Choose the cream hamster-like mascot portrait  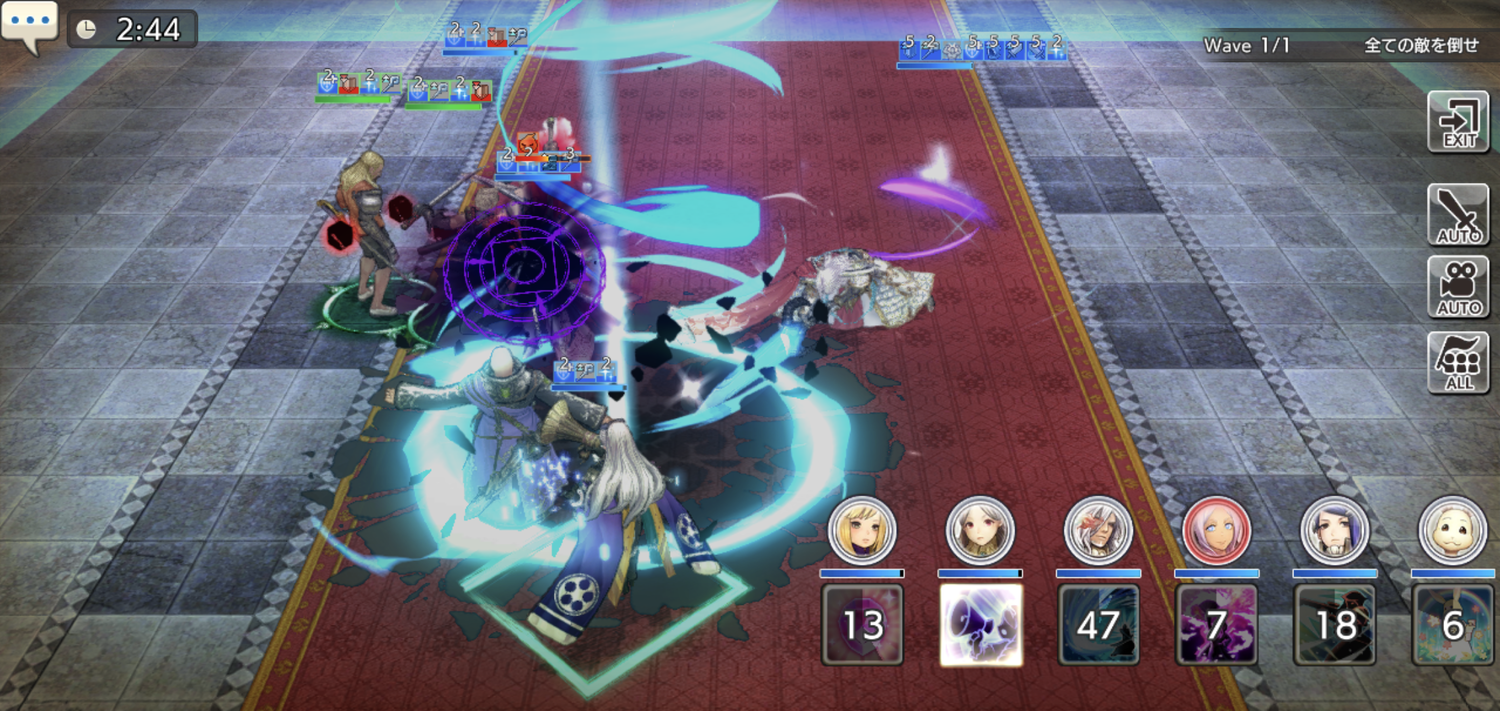[x=1453, y=530]
